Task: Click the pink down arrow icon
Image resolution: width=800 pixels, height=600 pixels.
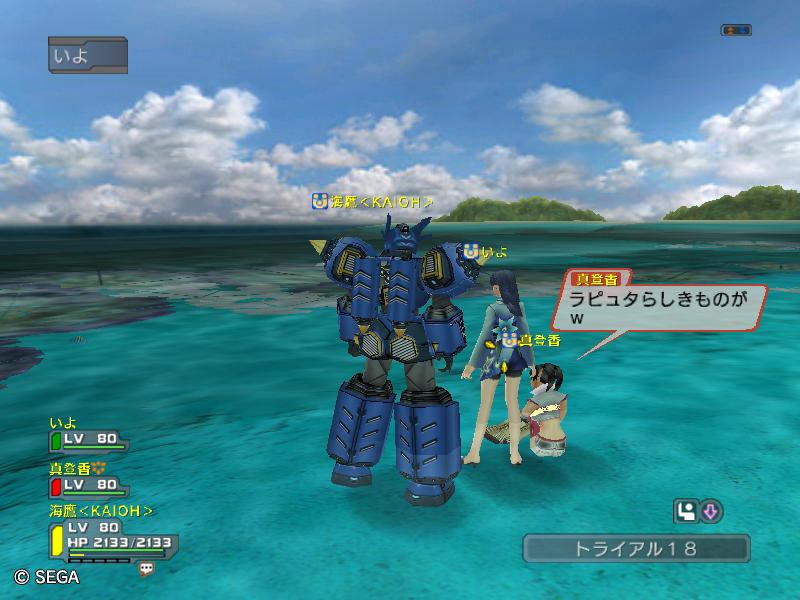Action: click(x=710, y=512)
